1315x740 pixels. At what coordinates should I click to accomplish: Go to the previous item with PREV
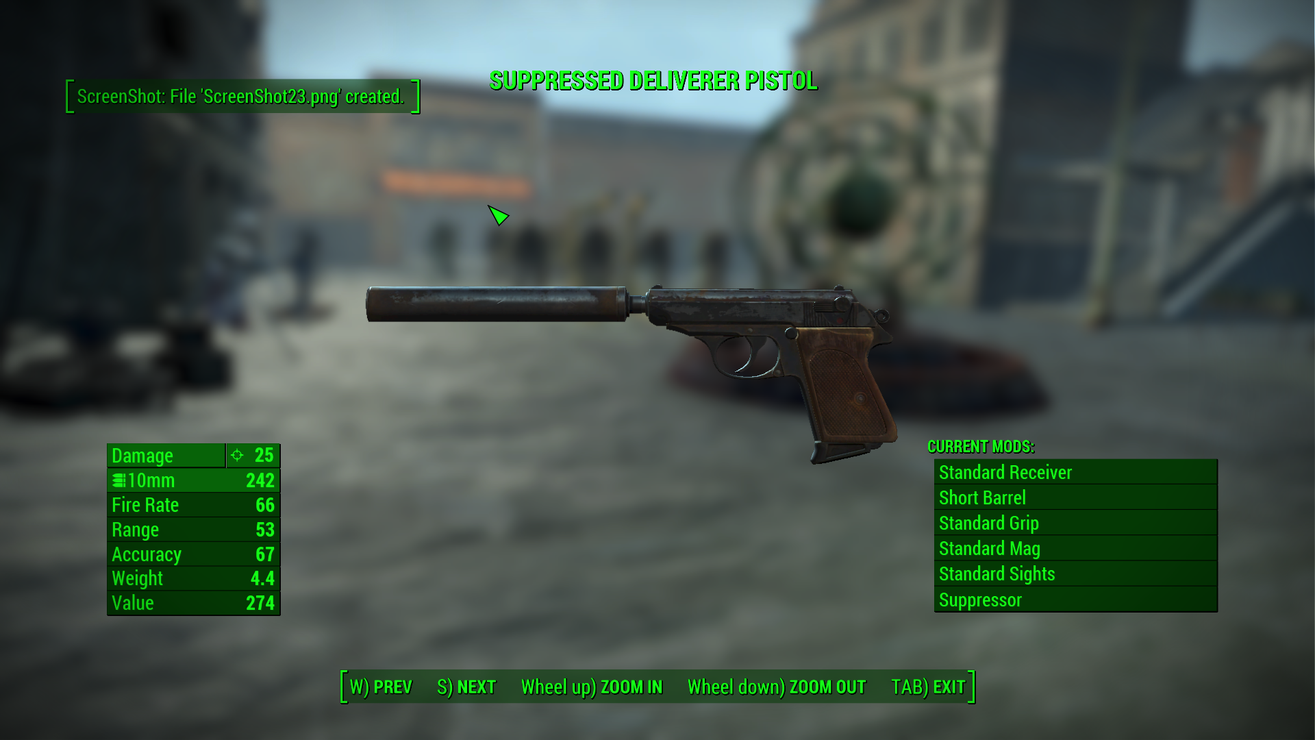[x=381, y=687]
